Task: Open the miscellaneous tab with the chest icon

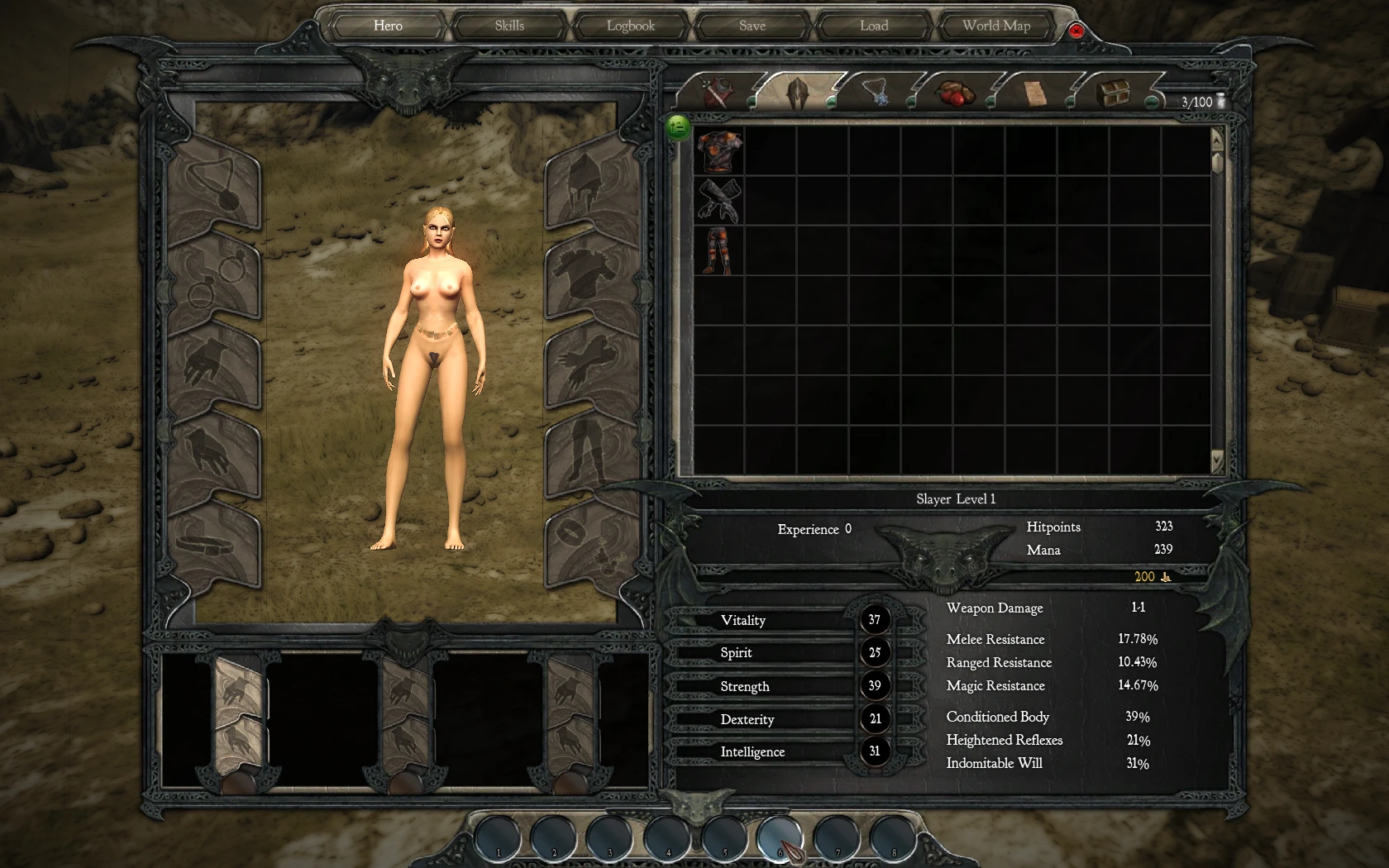Action: 1112,93
